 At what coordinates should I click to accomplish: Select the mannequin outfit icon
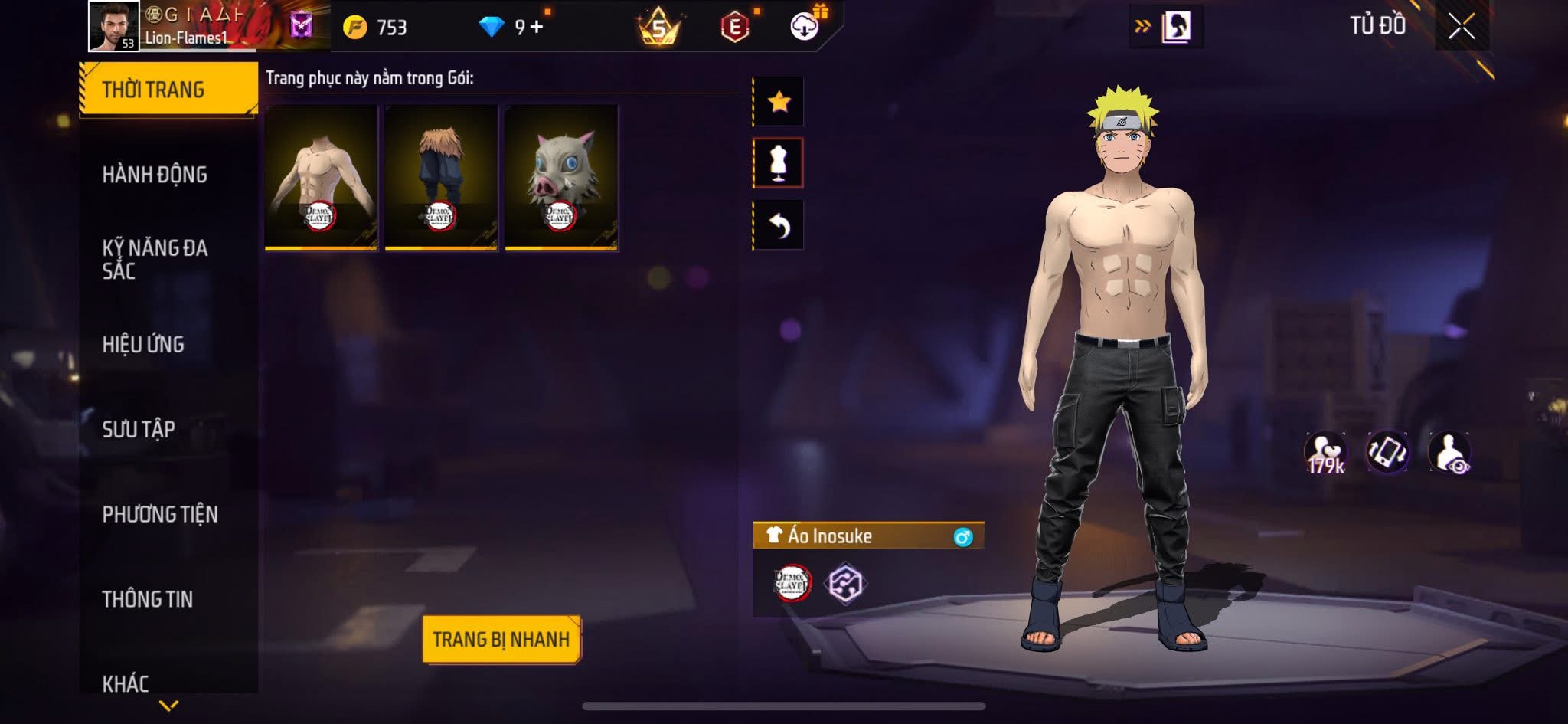point(779,163)
